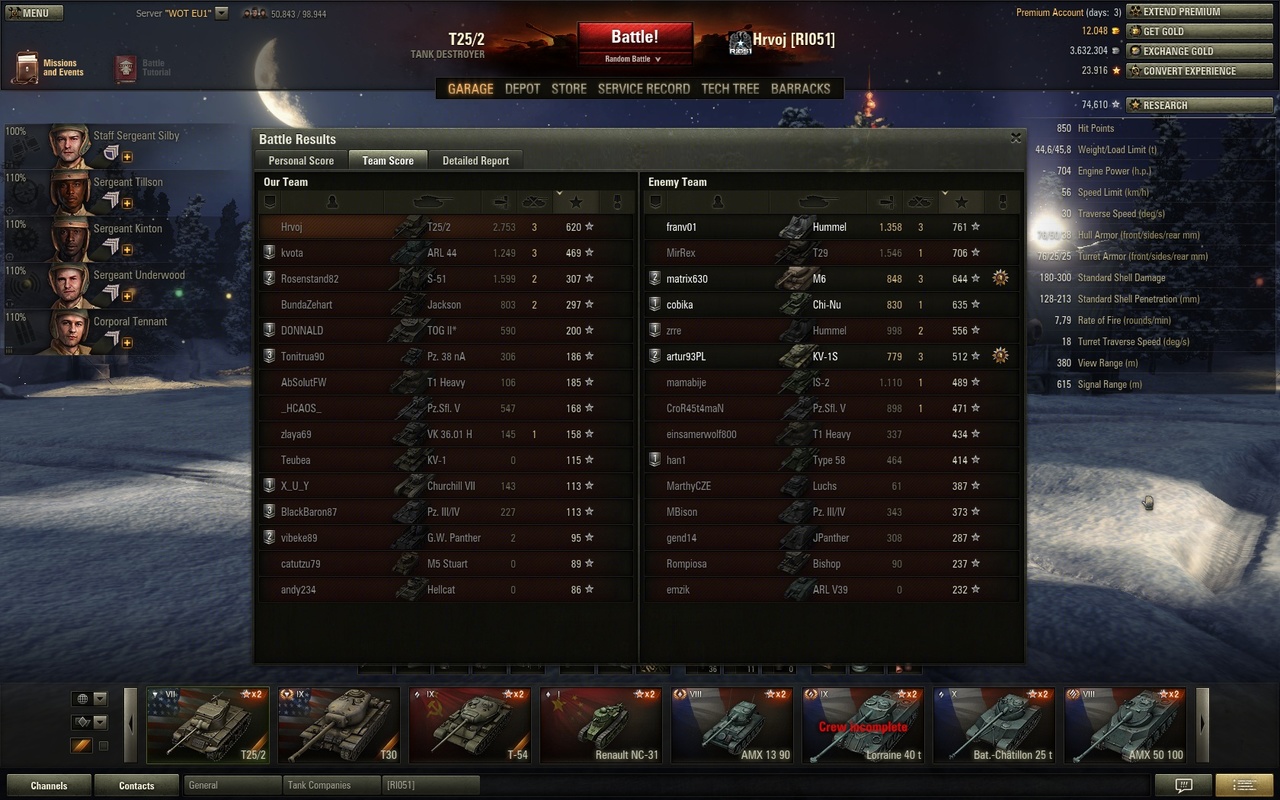Go to the Store
Image resolution: width=1280 pixels, height=800 pixels.
(x=569, y=89)
